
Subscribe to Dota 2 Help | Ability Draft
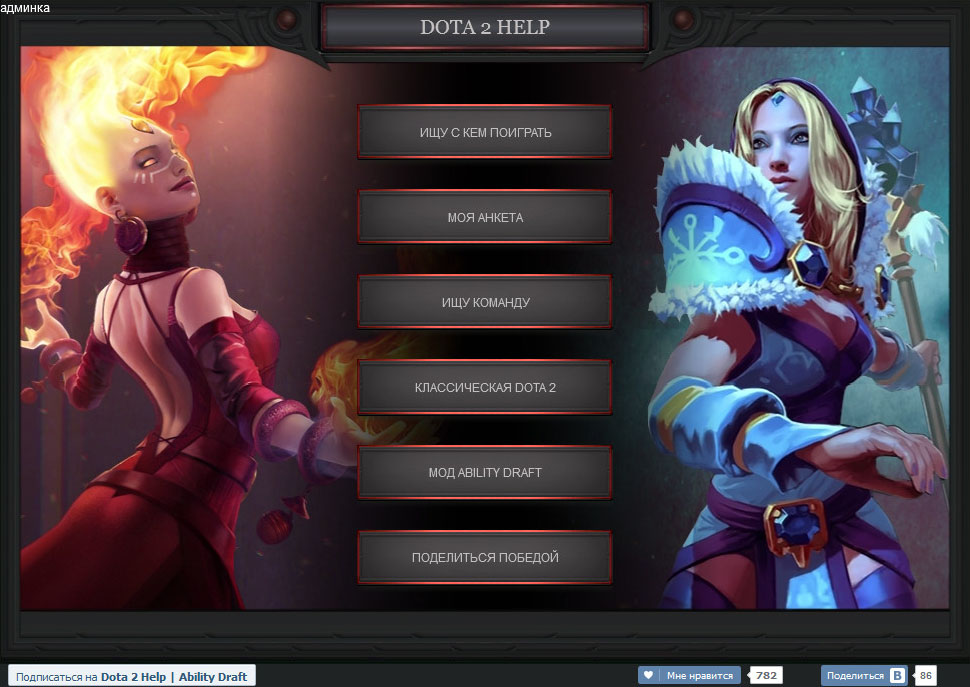pos(131,676)
